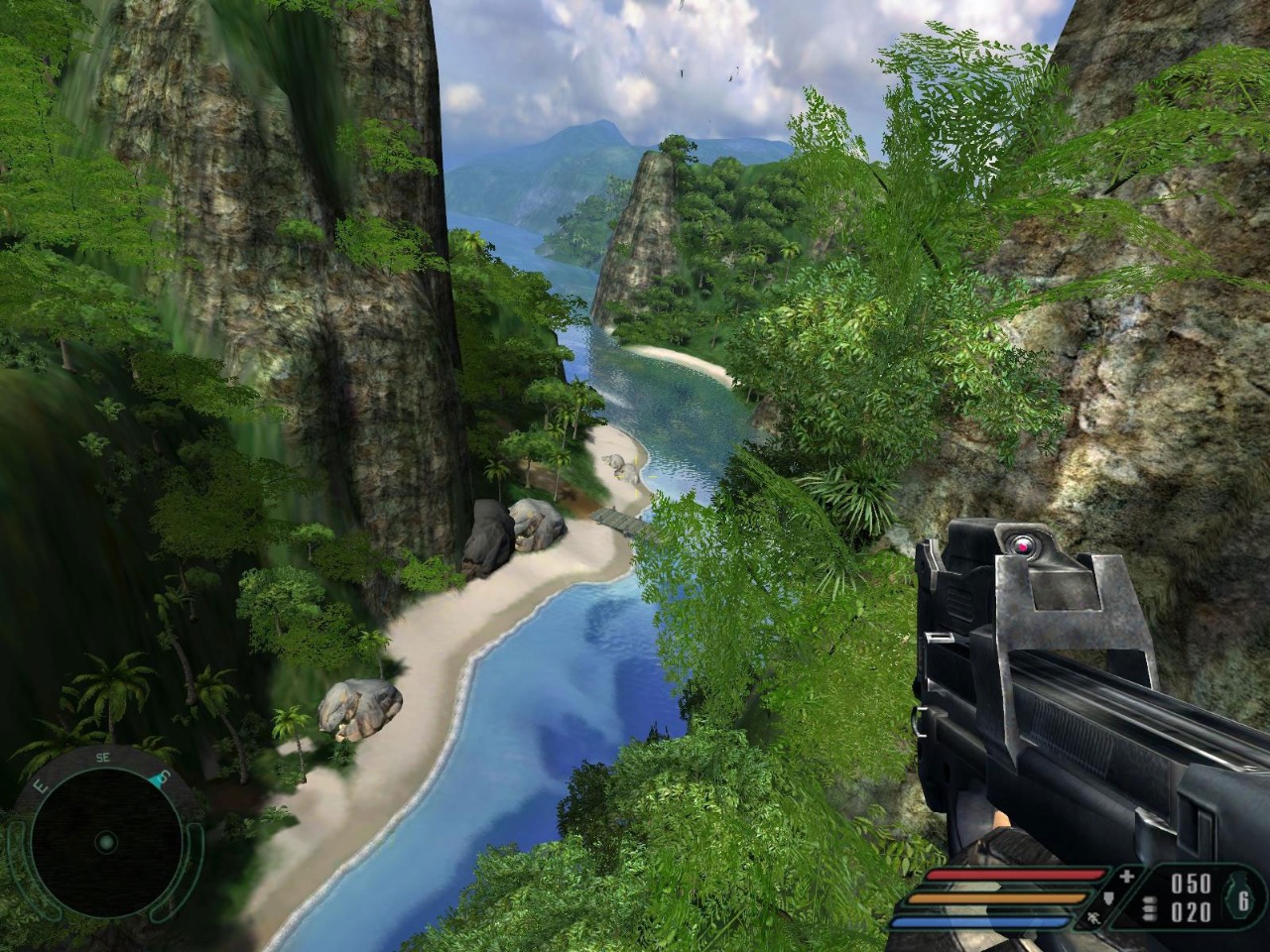Click the circular radar minimap
The width and height of the screenshot is (1270, 952).
click(x=106, y=842)
